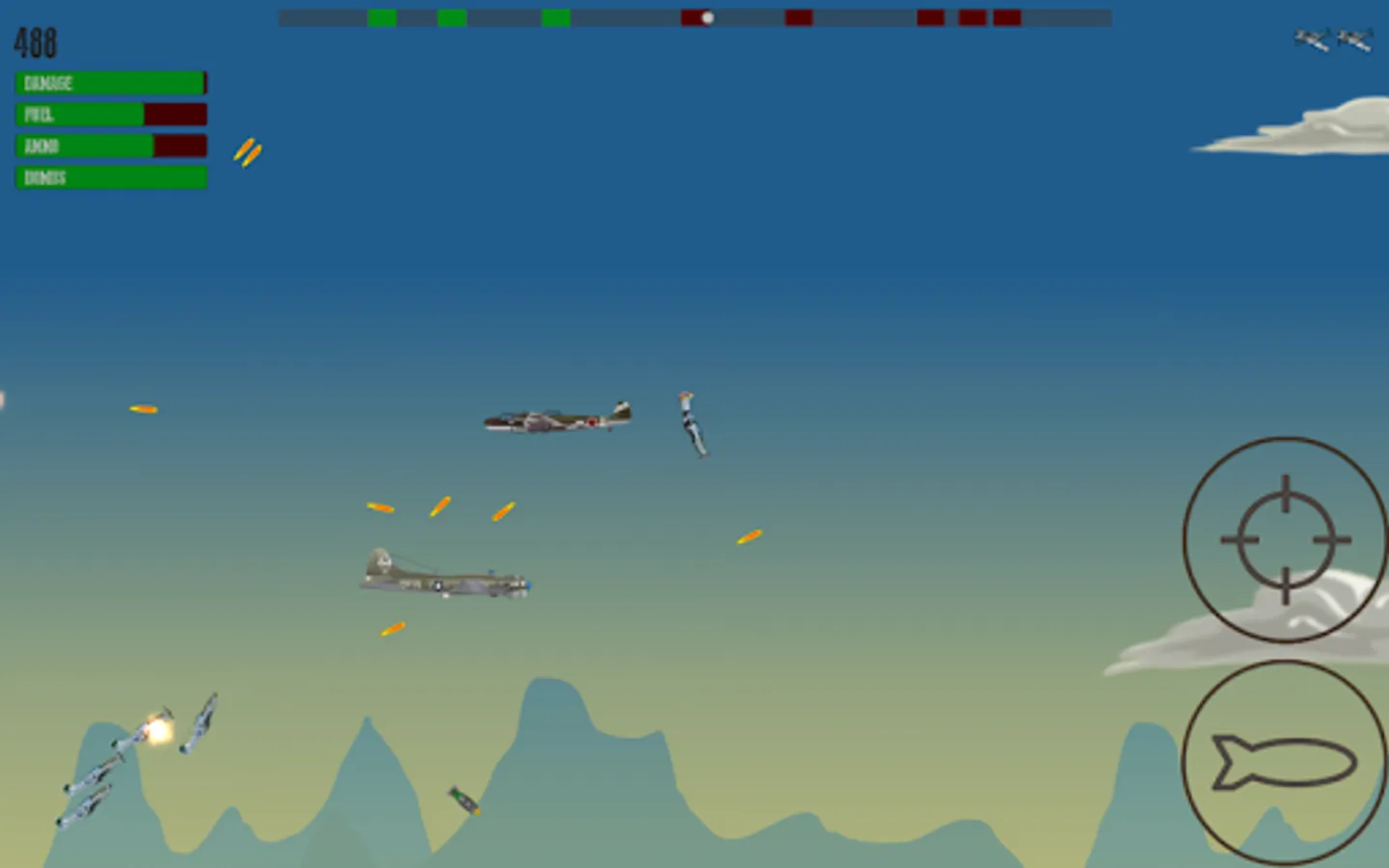Viewport: 1389px width, 868px height.
Task: Select the second spare-life plane icon top right
Action: pos(1355,41)
